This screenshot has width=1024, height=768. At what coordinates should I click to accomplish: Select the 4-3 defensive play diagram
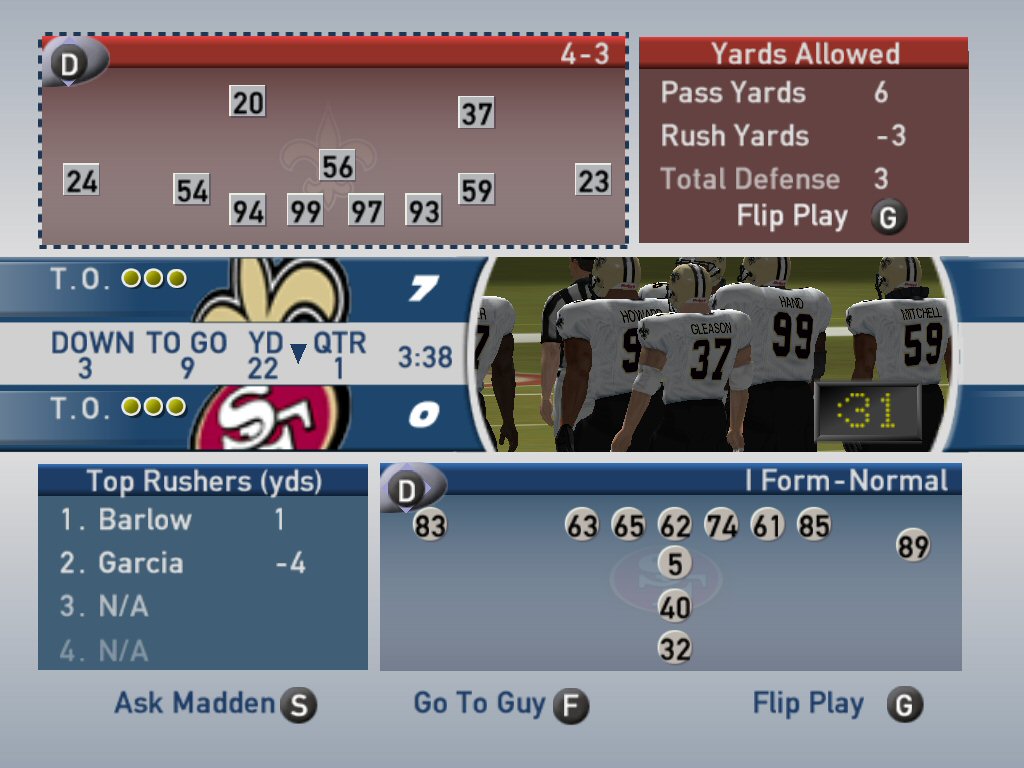point(334,142)
